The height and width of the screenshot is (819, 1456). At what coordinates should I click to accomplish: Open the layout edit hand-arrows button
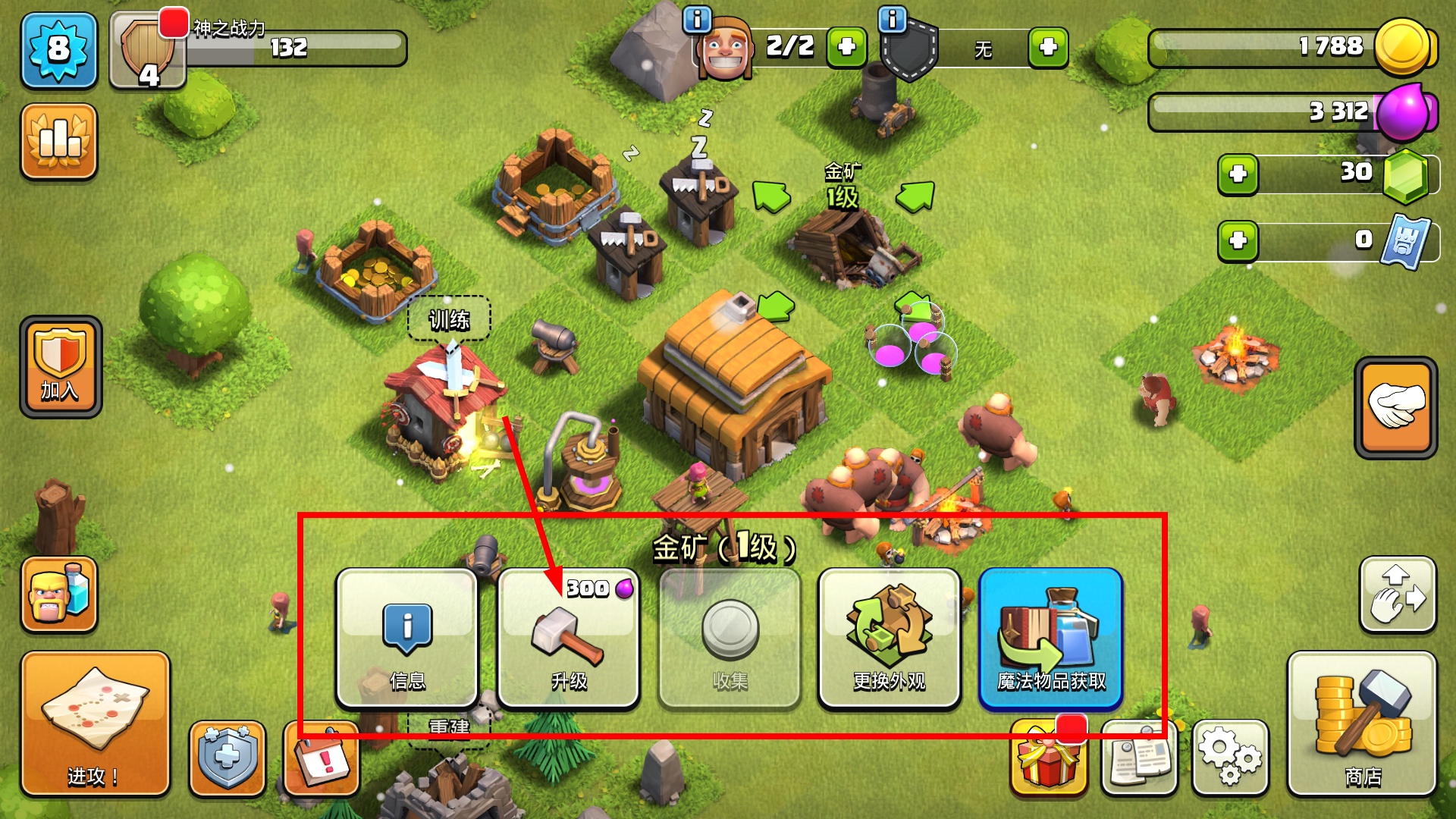1398,595
